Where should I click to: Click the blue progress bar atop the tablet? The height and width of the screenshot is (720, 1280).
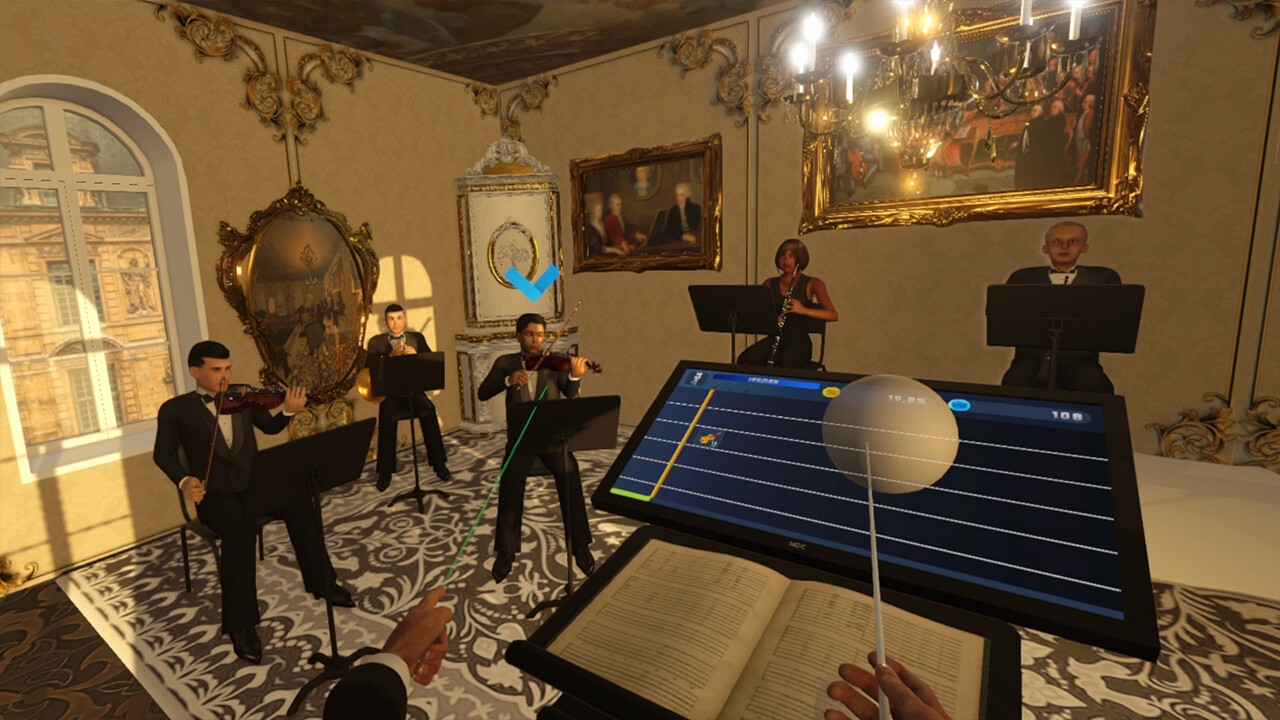(766, 378)
